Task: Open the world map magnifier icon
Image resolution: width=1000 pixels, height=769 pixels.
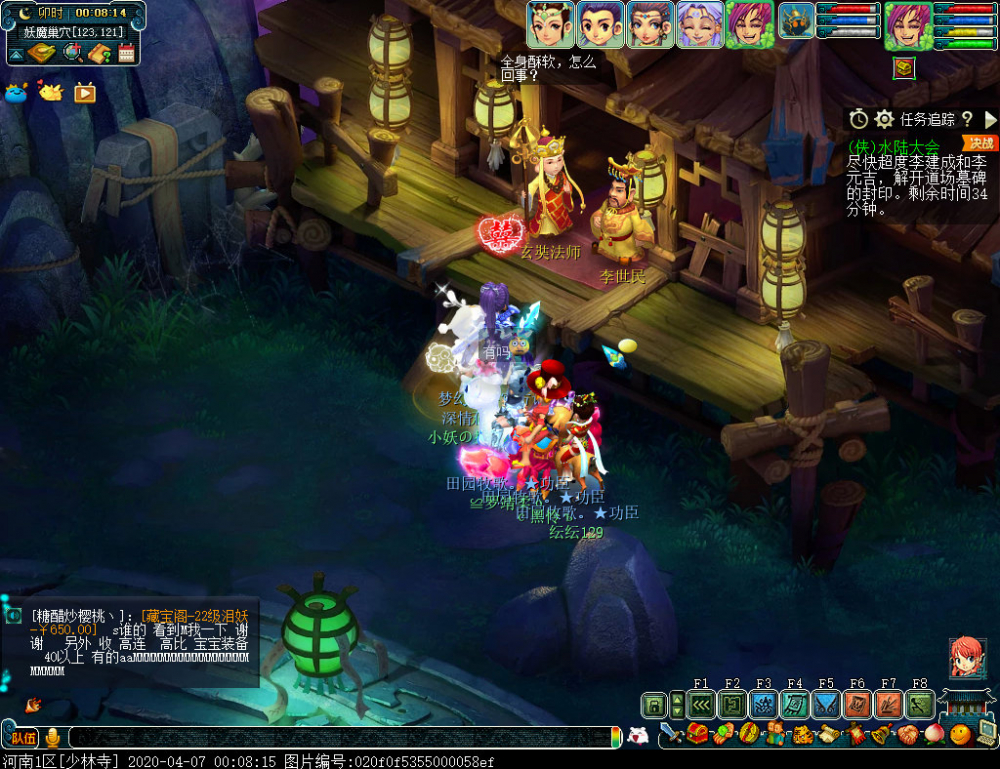Action: [72, 54]
